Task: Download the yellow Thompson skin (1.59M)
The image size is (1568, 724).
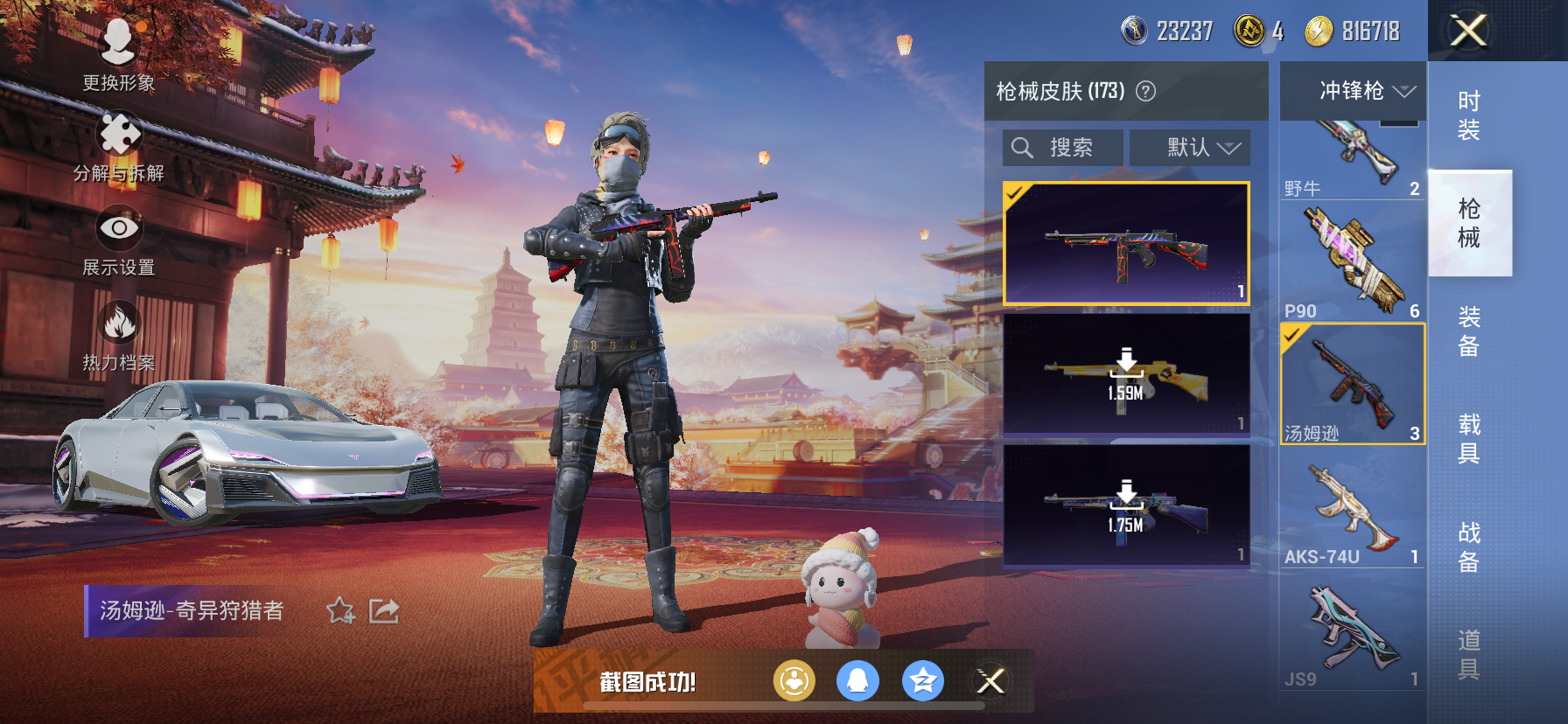Action: [1126, 373]
